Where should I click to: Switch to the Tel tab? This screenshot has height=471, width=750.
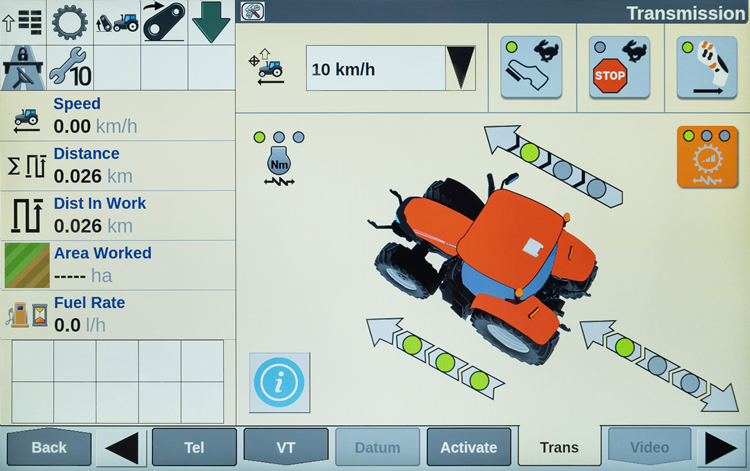(x=194, y=447)
